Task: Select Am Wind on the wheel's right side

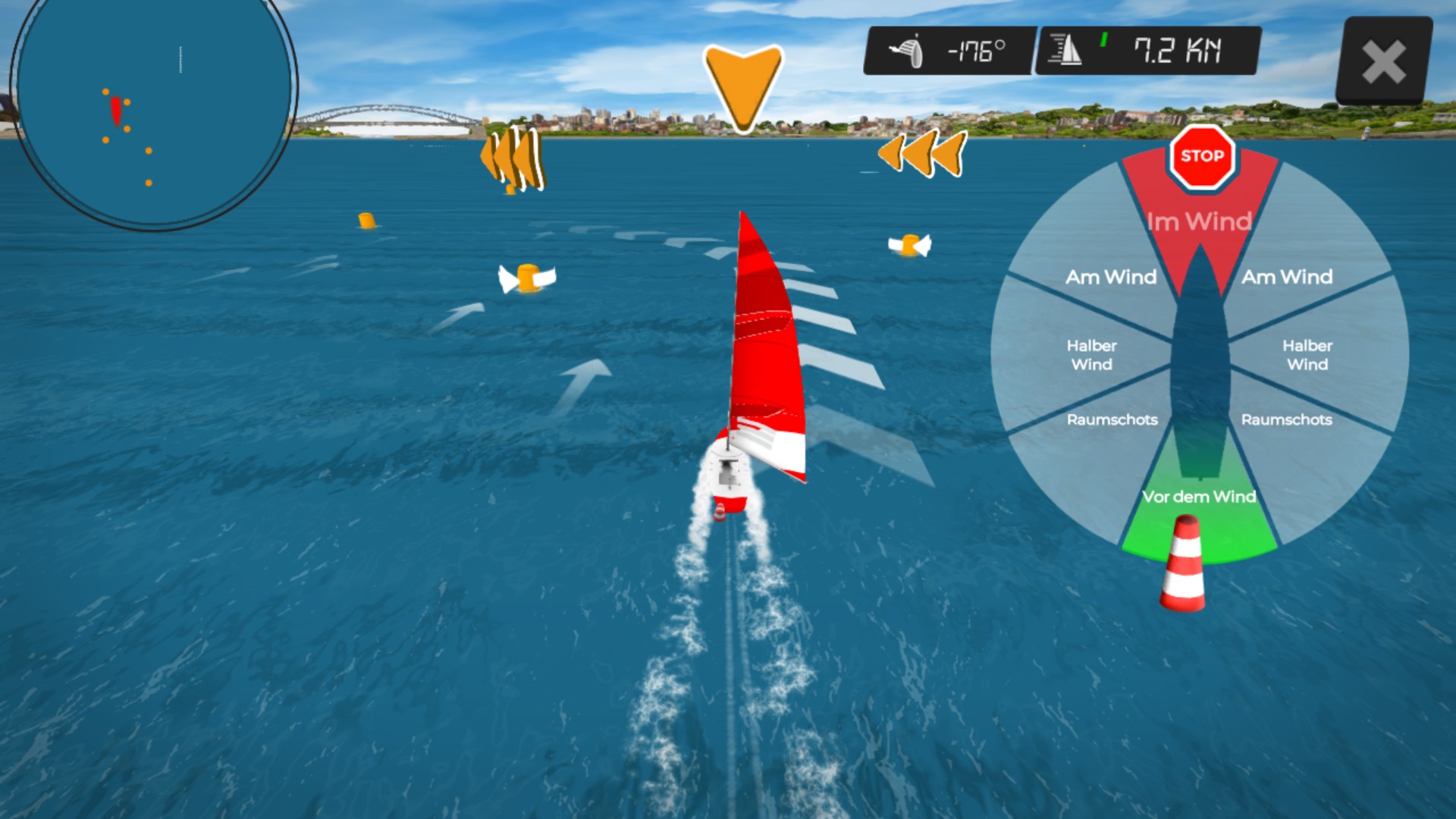Action: point(1287,277)
